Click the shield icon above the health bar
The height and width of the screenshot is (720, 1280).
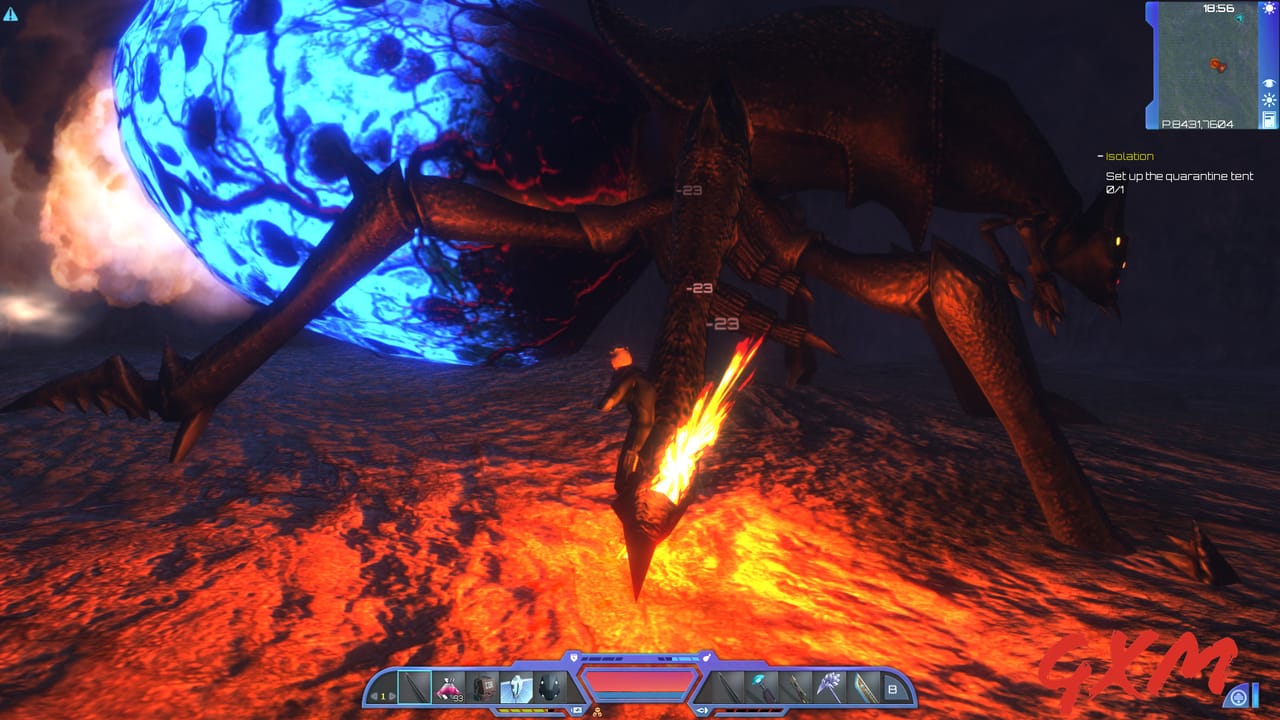[574, 657]
